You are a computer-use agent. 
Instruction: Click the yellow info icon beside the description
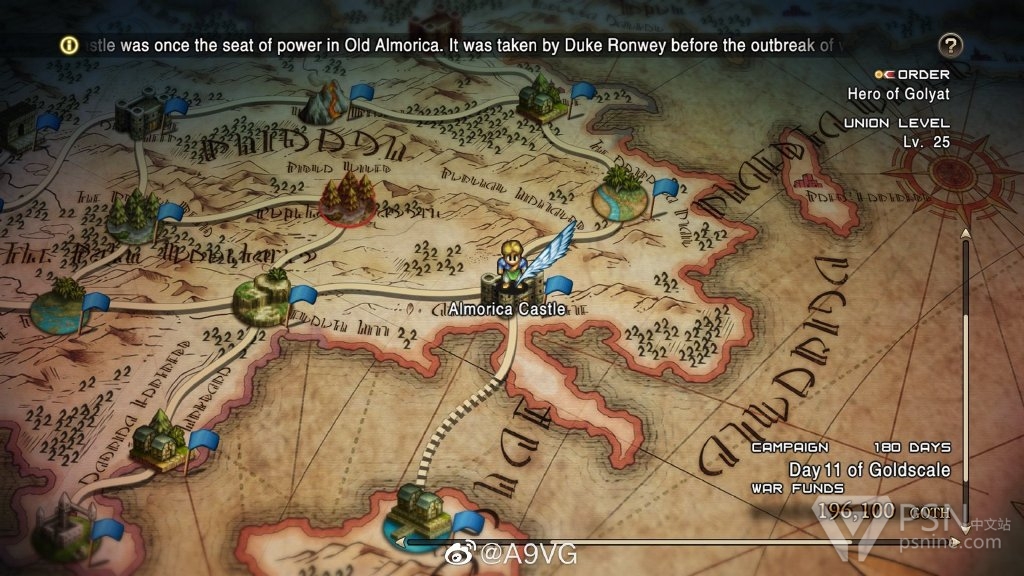click(68, 45)
